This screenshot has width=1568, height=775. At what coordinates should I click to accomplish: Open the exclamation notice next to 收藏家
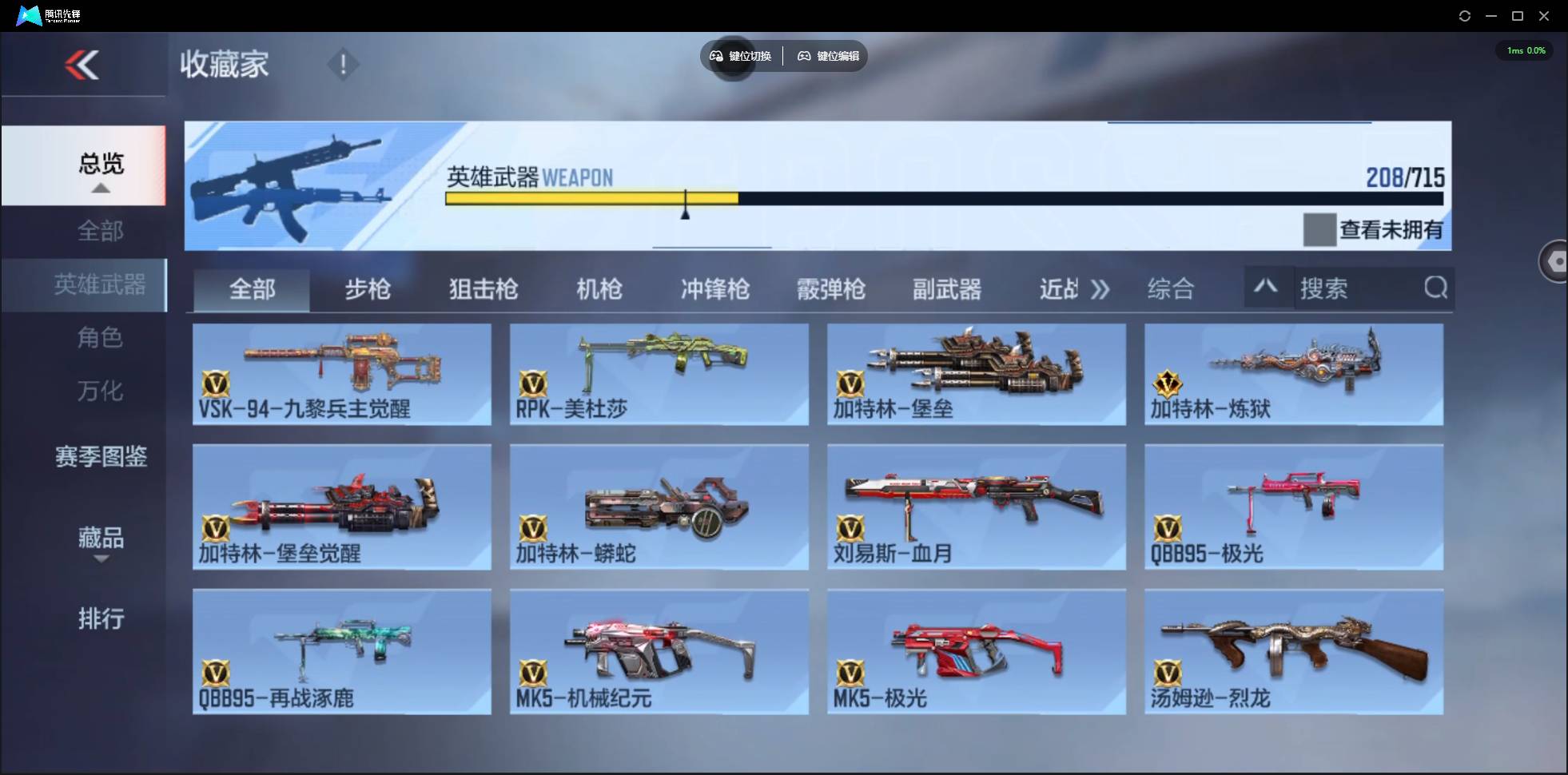coord(344,63)
